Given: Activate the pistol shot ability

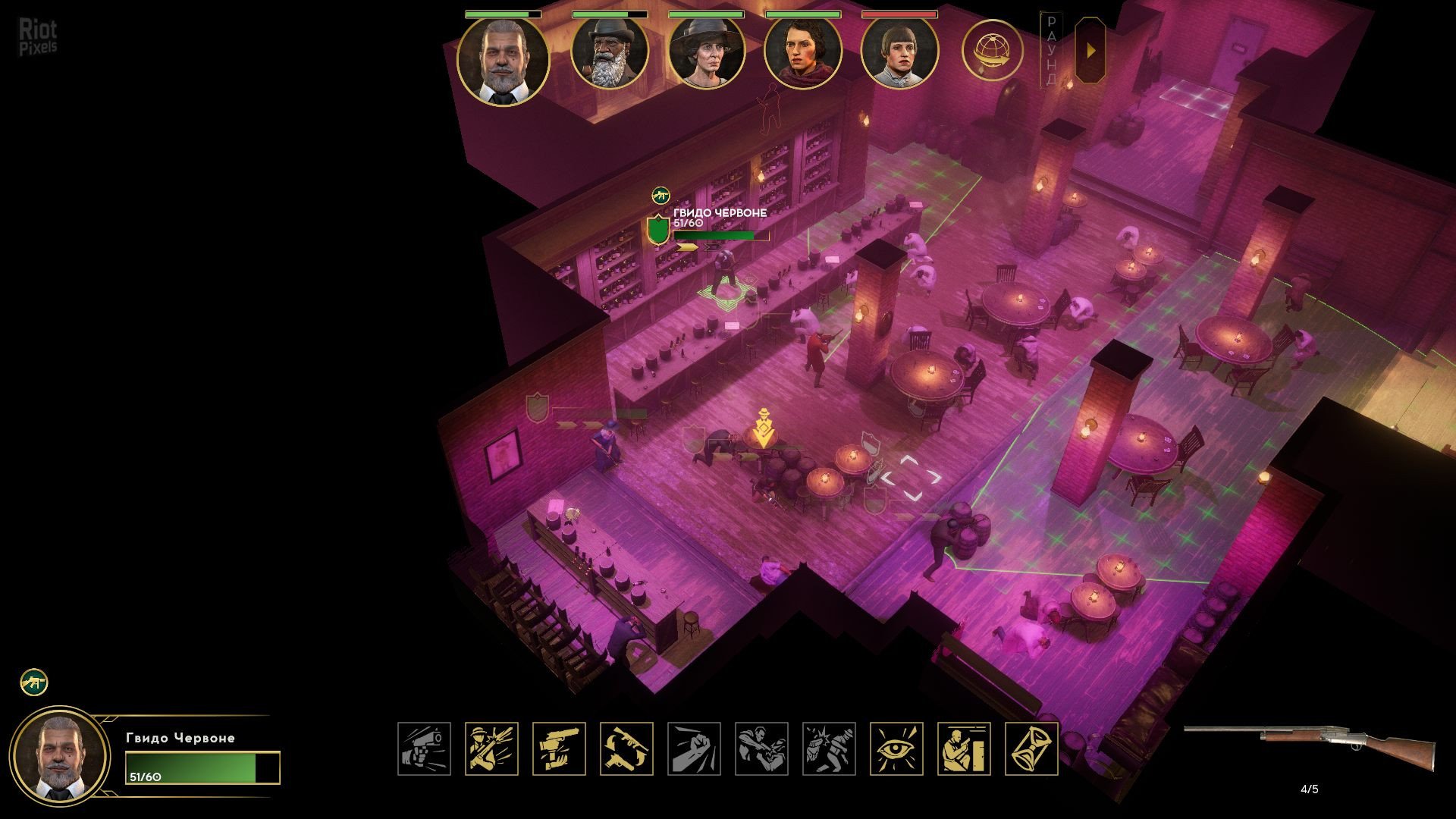Looking at the screenshot, I should (x=424, y=748).
